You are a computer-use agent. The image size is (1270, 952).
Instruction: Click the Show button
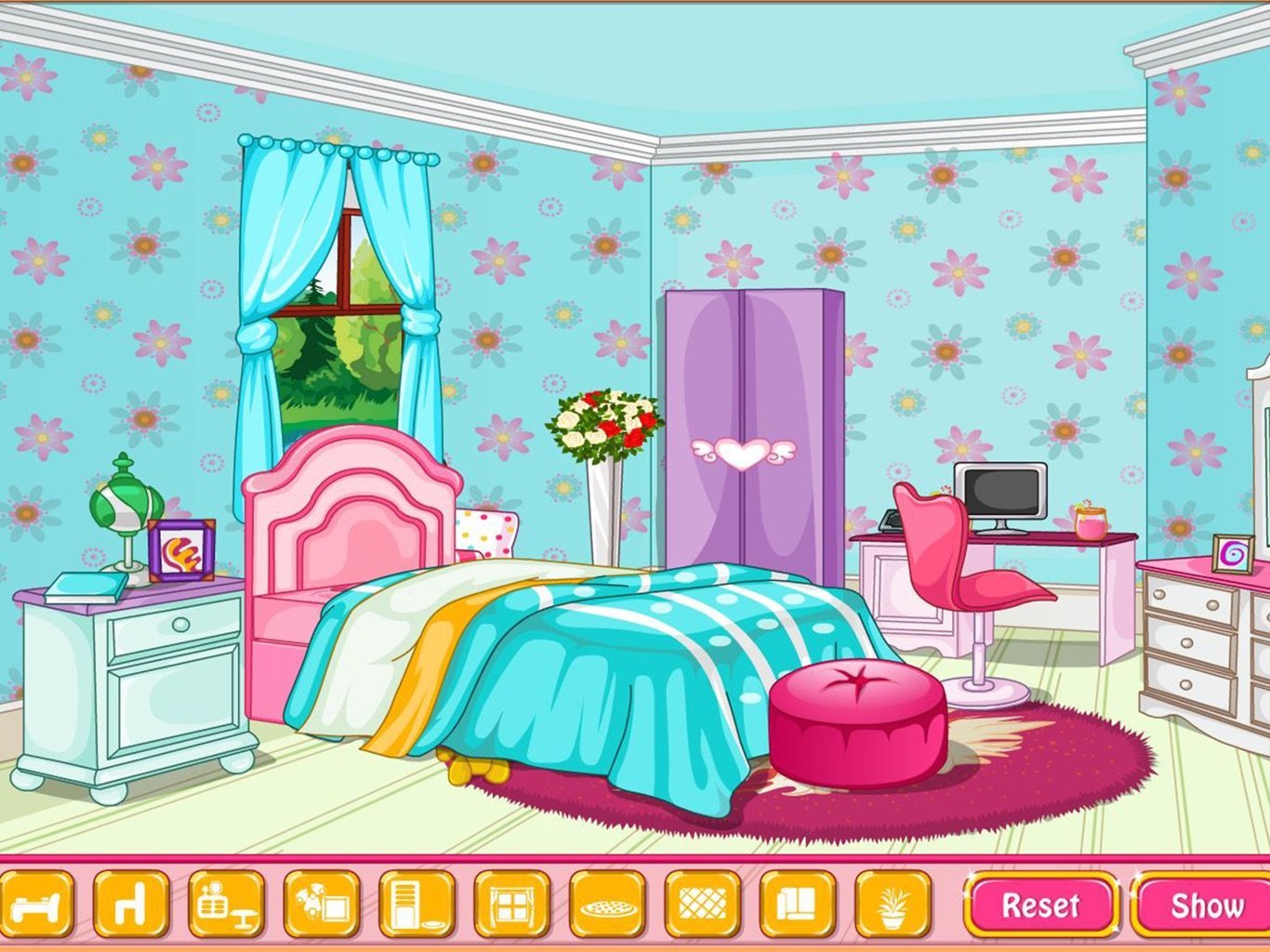(x=1204, y=905)
